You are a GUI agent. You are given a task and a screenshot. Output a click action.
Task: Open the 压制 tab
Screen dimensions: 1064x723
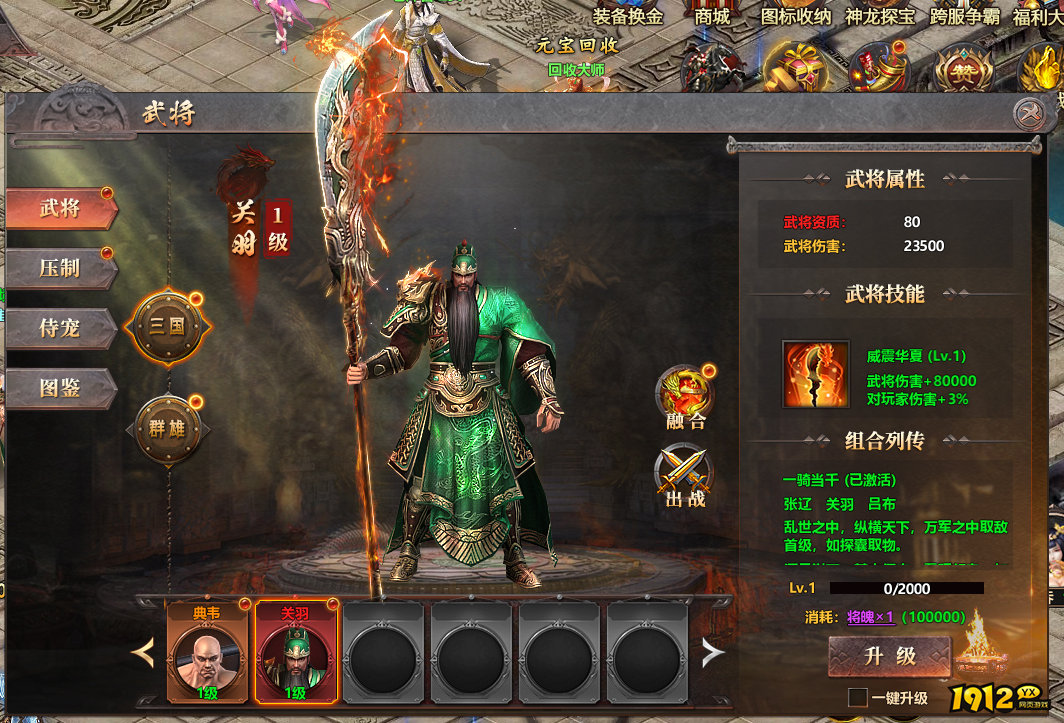click(61, 268)
